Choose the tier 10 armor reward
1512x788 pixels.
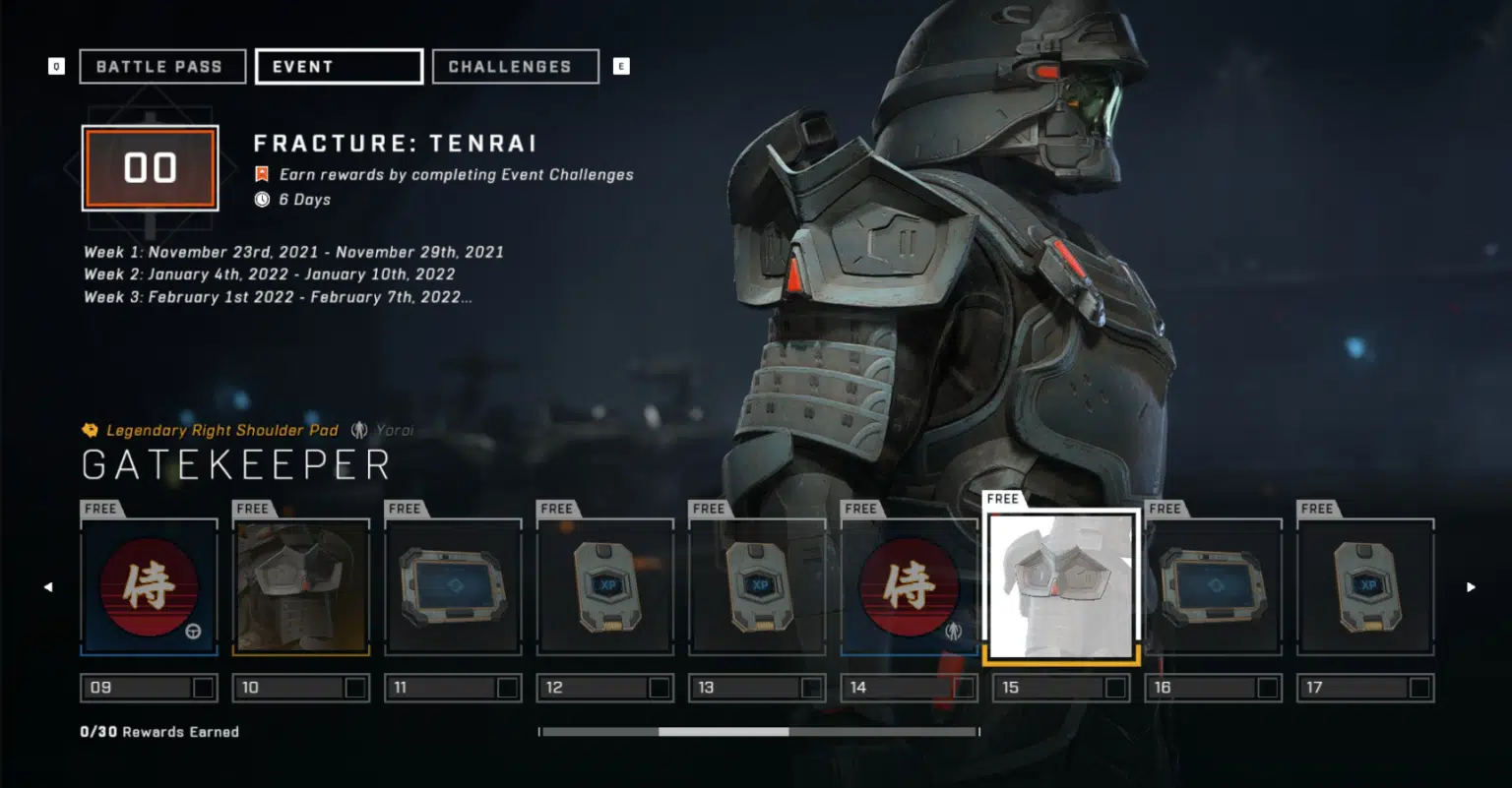(301, 587)
